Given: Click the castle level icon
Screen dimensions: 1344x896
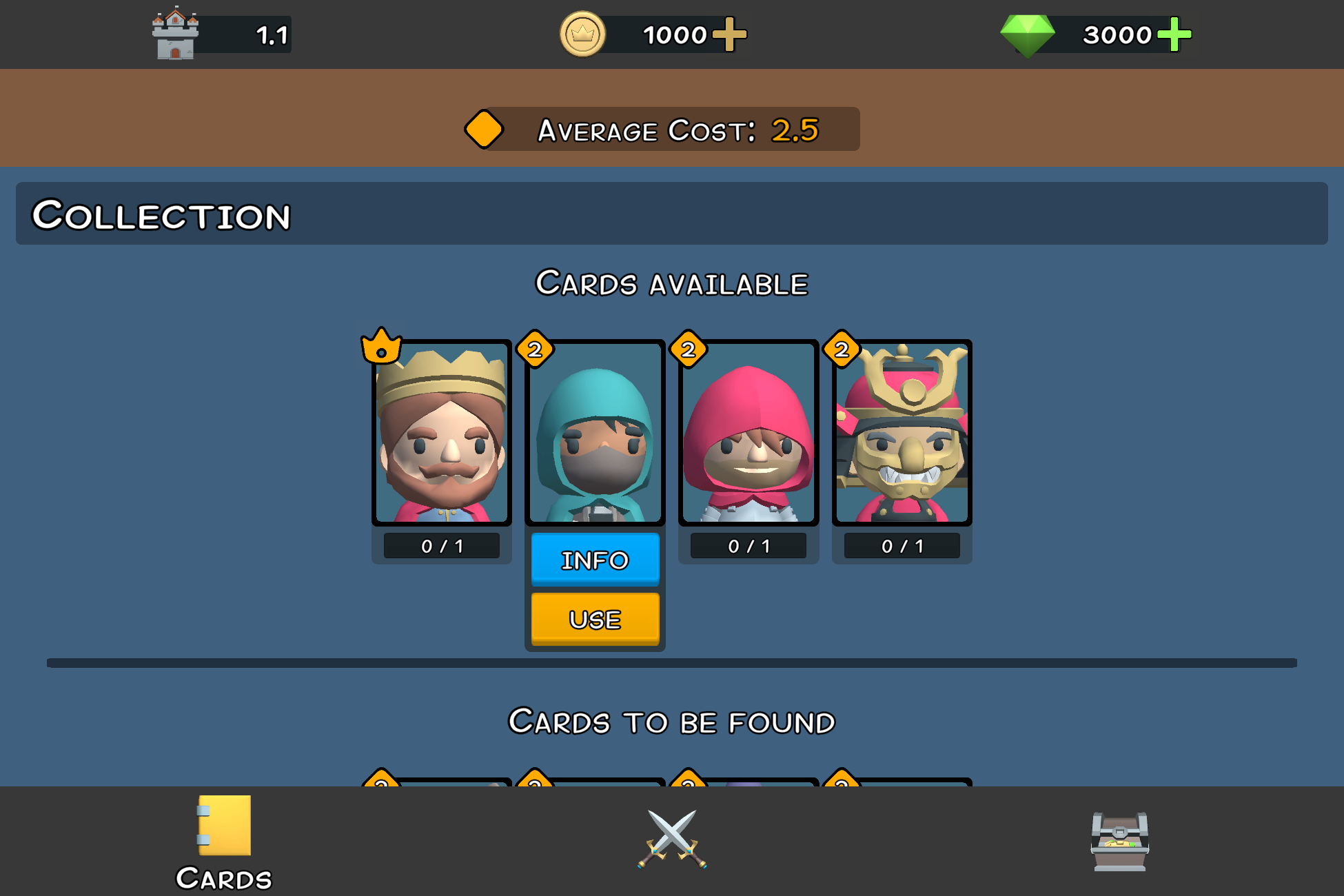Looking at the screenshot, I should pos(175,33).
